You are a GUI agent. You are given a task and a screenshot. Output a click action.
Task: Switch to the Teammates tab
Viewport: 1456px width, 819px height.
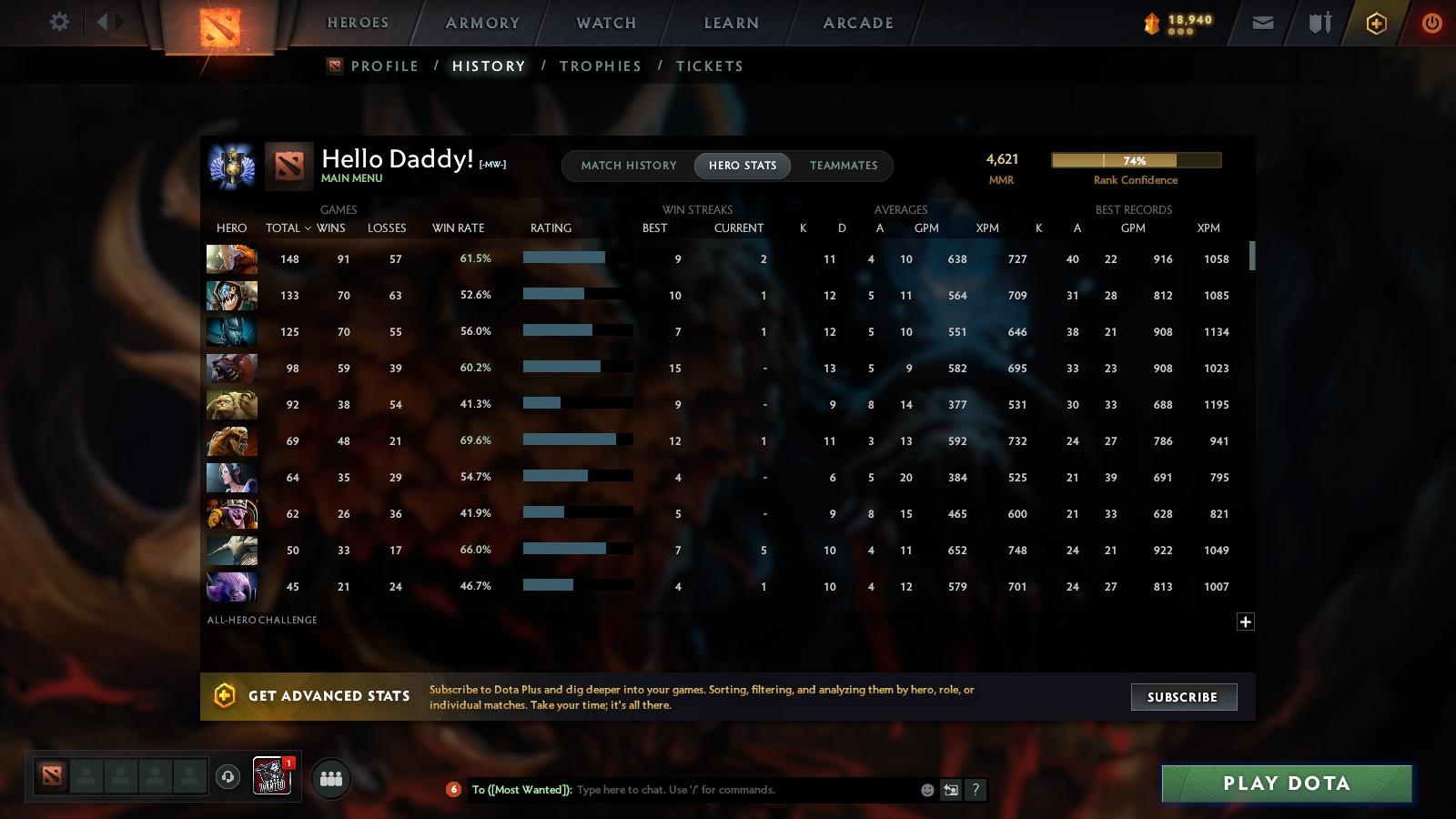(x=843, y=166)
